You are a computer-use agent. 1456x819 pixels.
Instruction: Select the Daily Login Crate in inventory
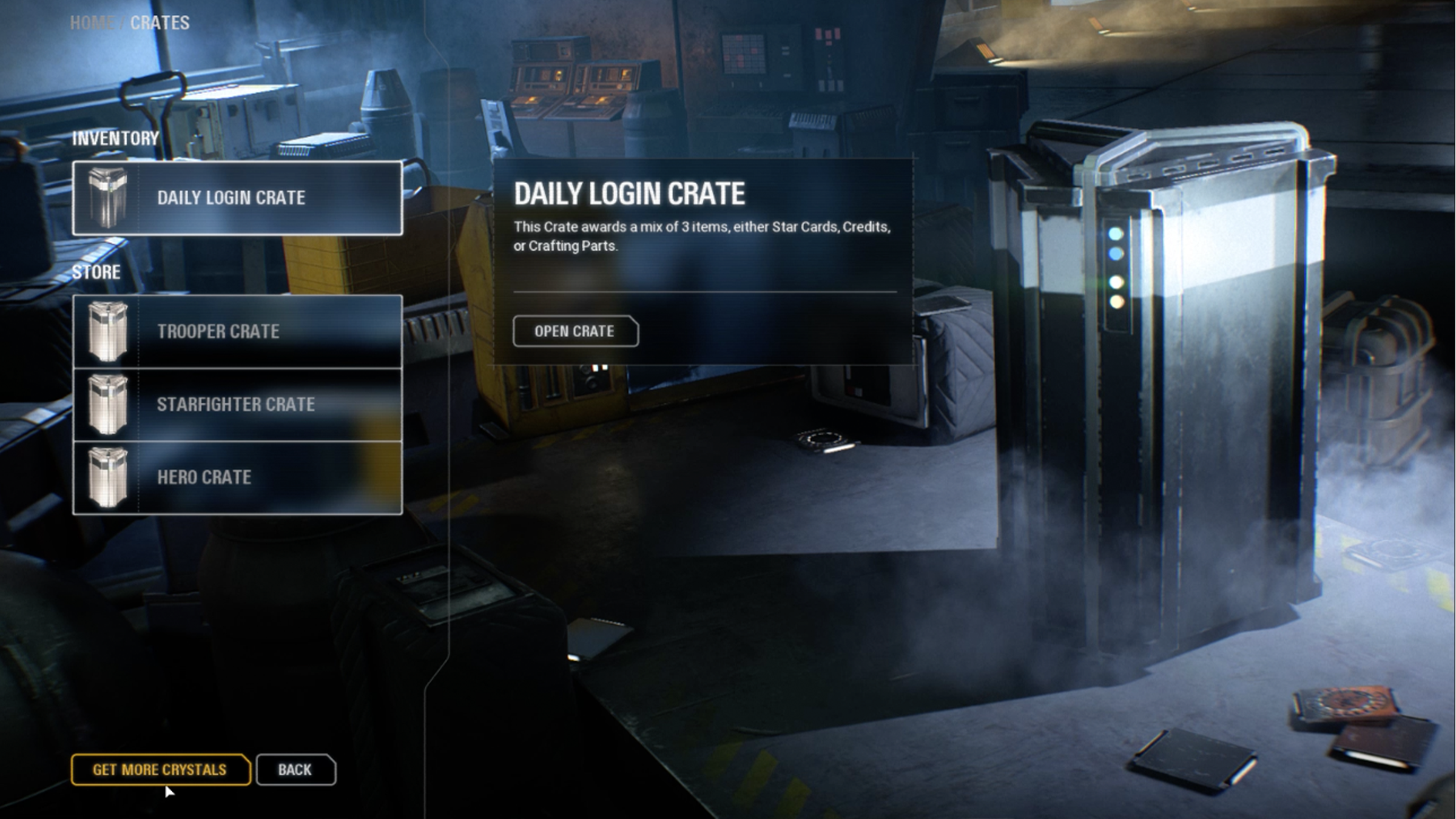click(x=237, y=198)
